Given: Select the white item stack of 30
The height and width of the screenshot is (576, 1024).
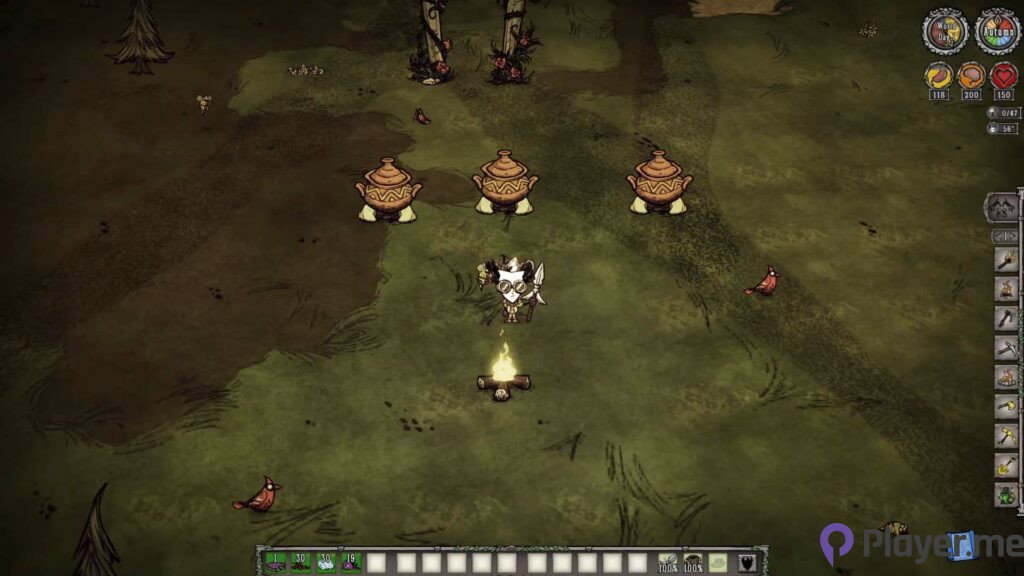Looking at the screenshot, I should pos(325,562).
